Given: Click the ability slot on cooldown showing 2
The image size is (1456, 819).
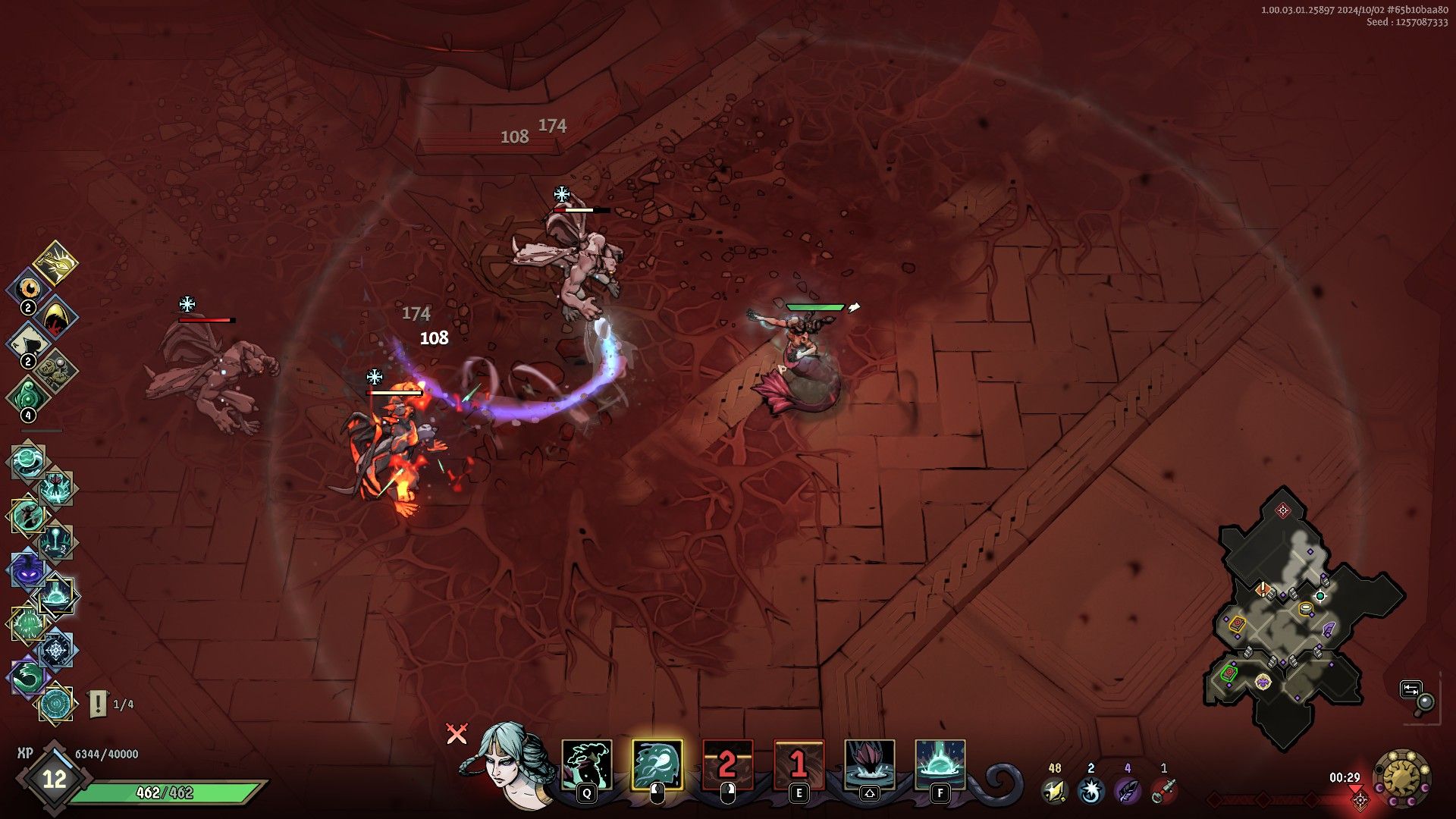Looking at the screenshot, I should pos(727,764).
